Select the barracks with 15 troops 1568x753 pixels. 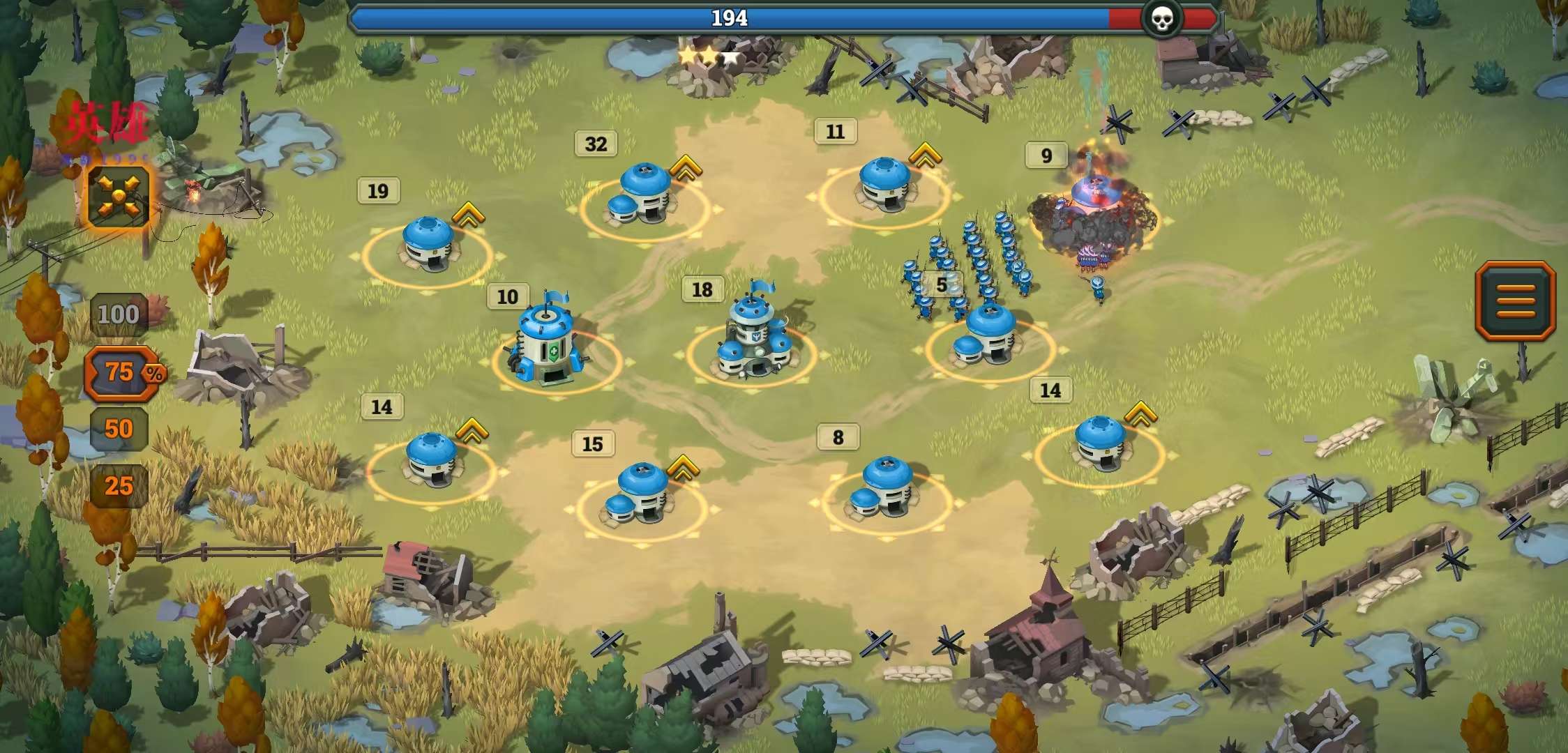pyautogui.click(x=638, y=494)
